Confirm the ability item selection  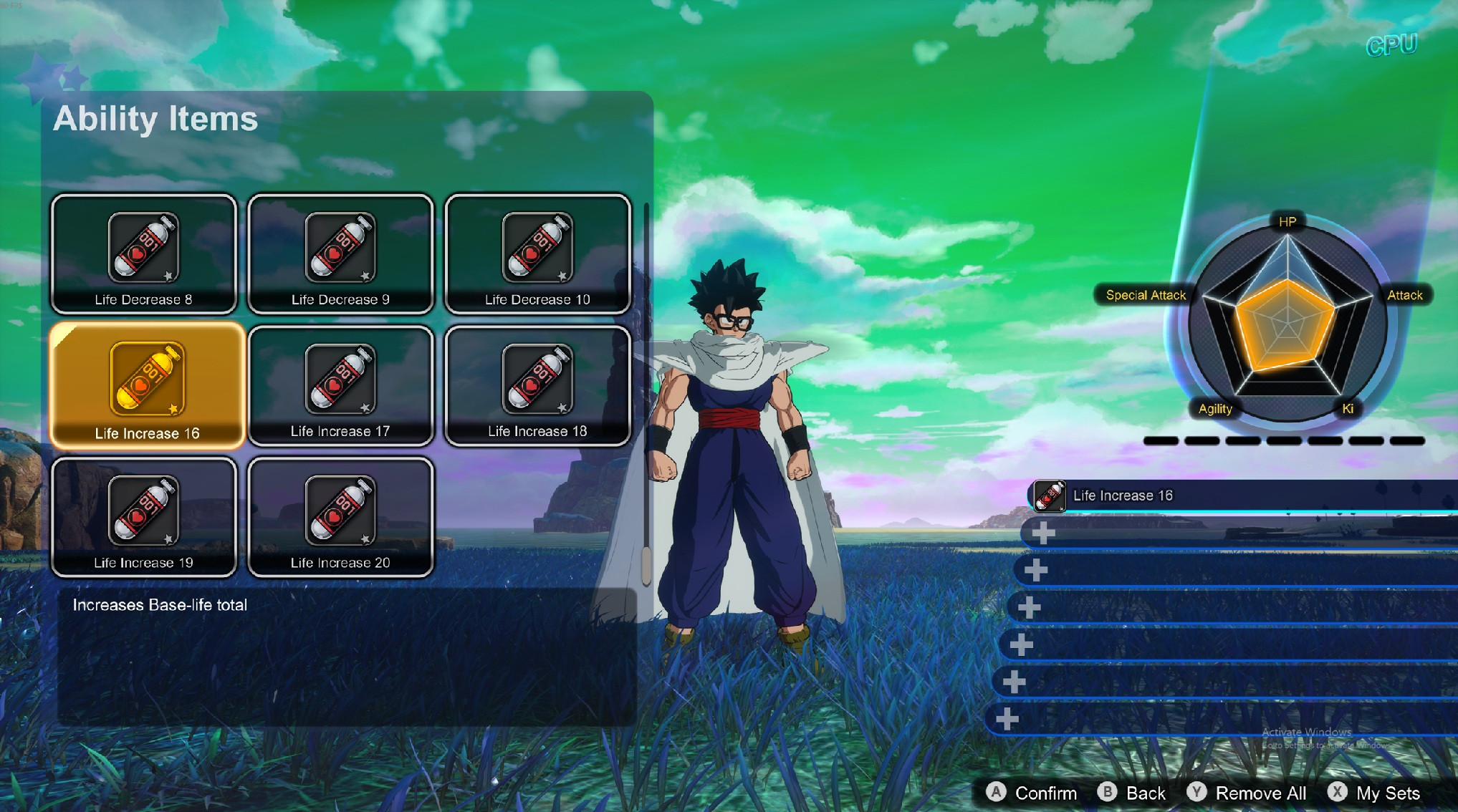coord(1032,793)
